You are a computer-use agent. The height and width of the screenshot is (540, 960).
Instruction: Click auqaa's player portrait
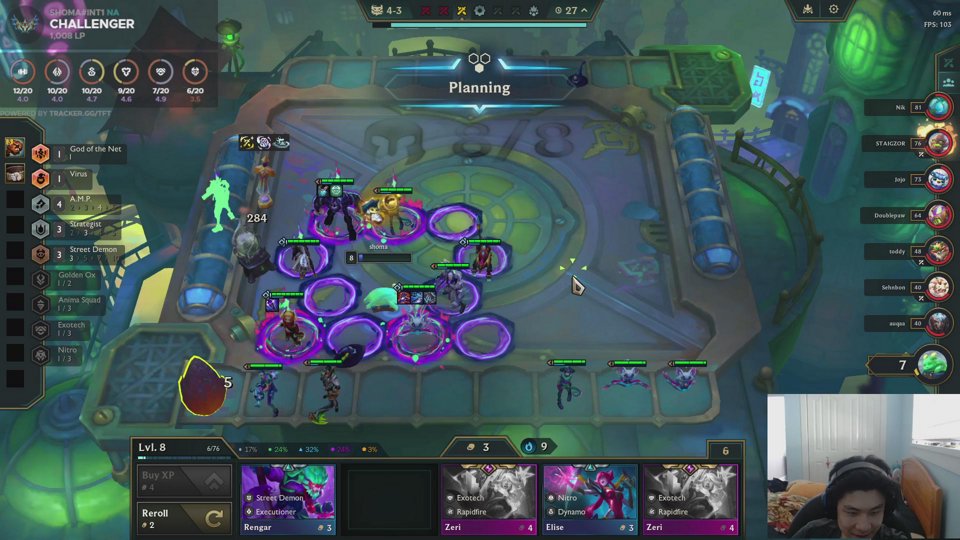point(938,324)
